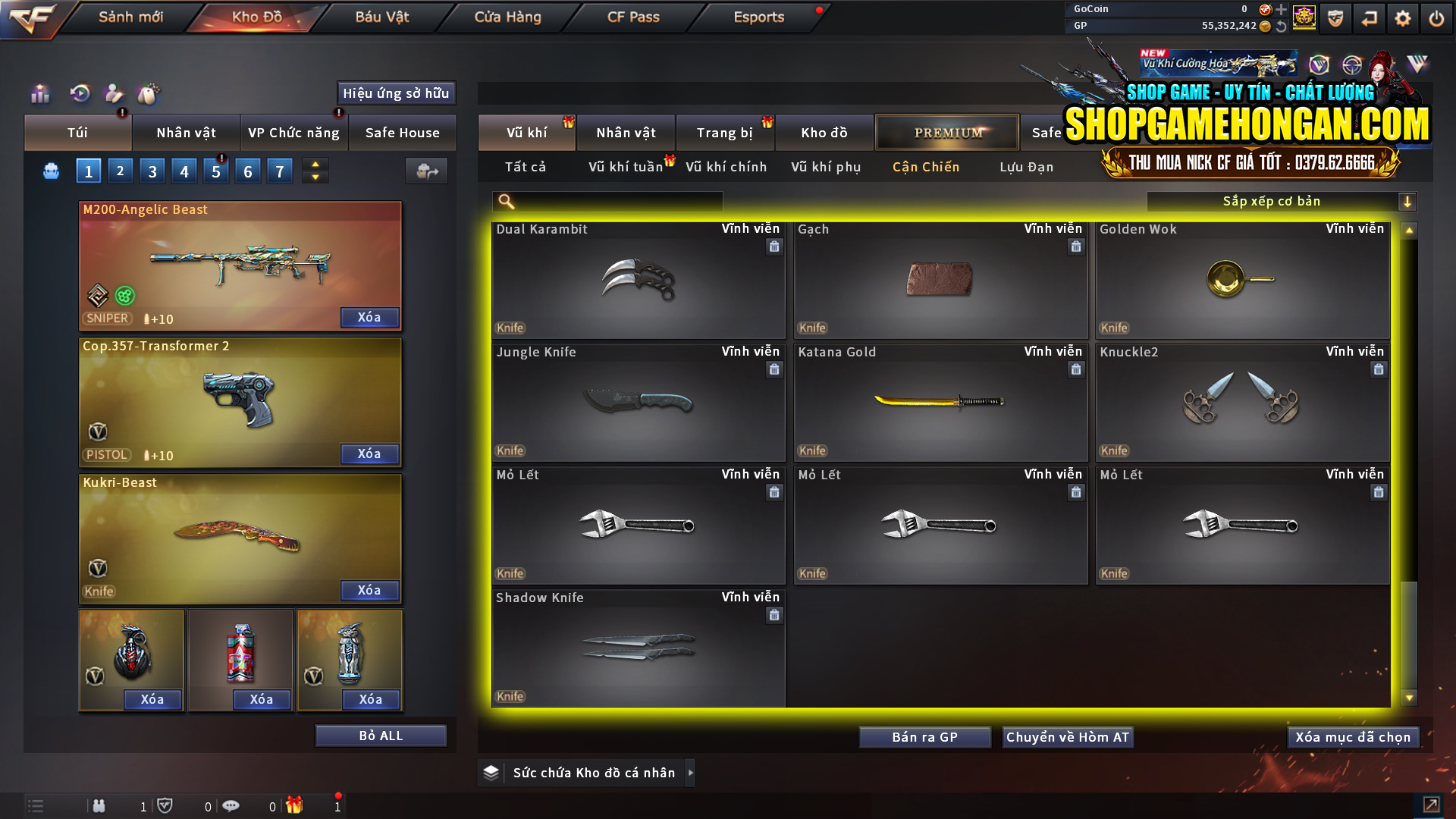
Task: Open the backpack icon left of bag numbers
Action: coord(50,171)
